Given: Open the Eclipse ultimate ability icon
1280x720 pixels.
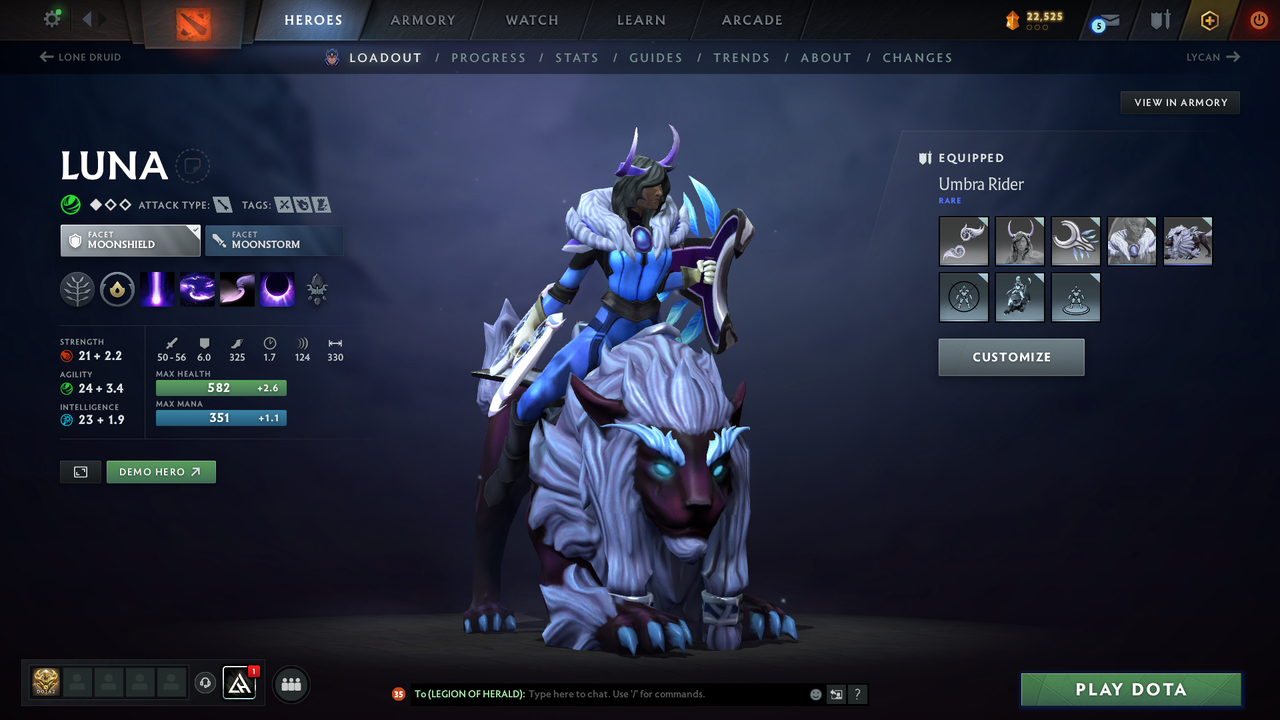Looking at the screenshot, I should coord(277,290).
